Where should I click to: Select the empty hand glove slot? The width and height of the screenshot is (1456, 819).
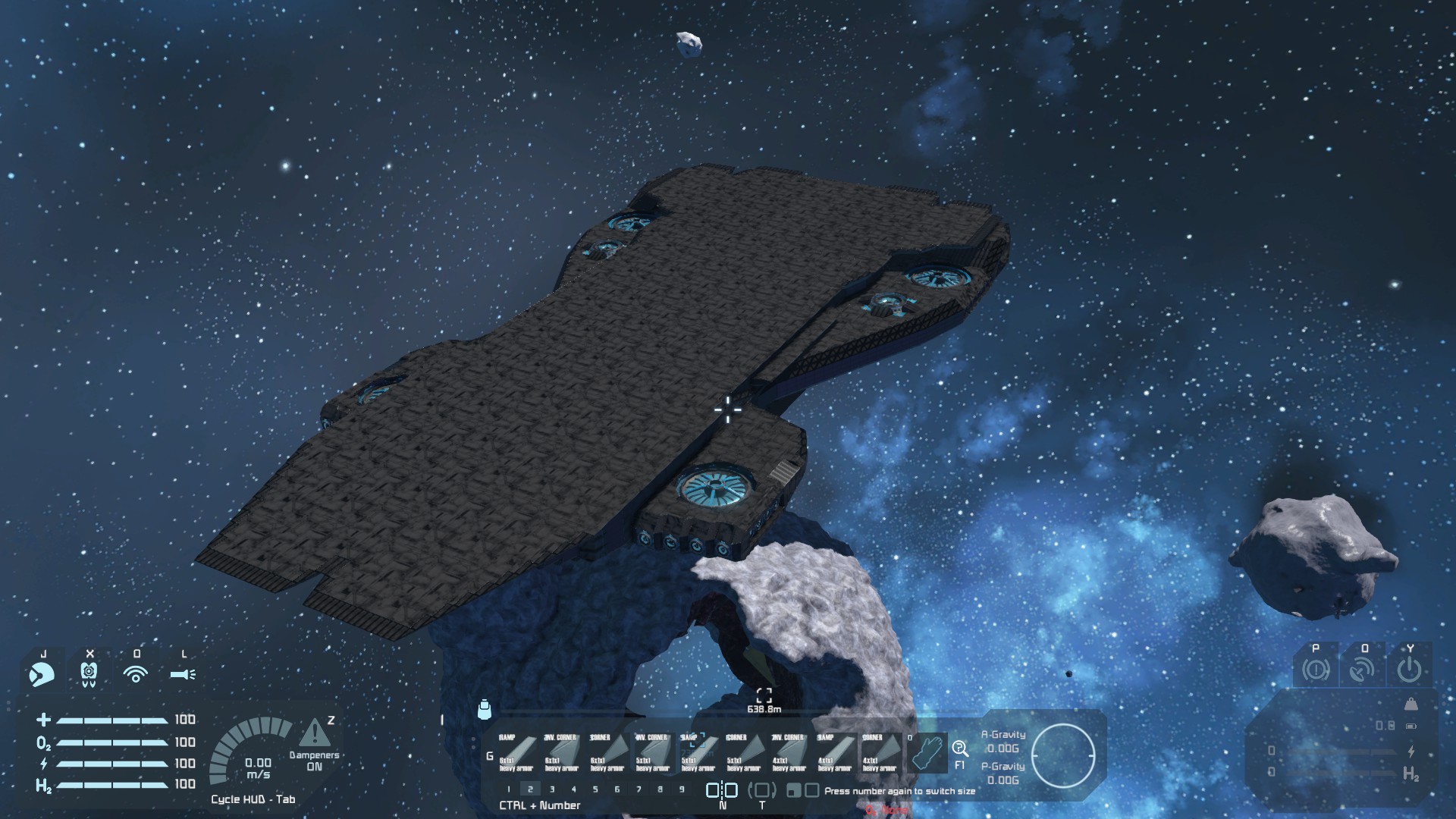(x=927, y=752)
